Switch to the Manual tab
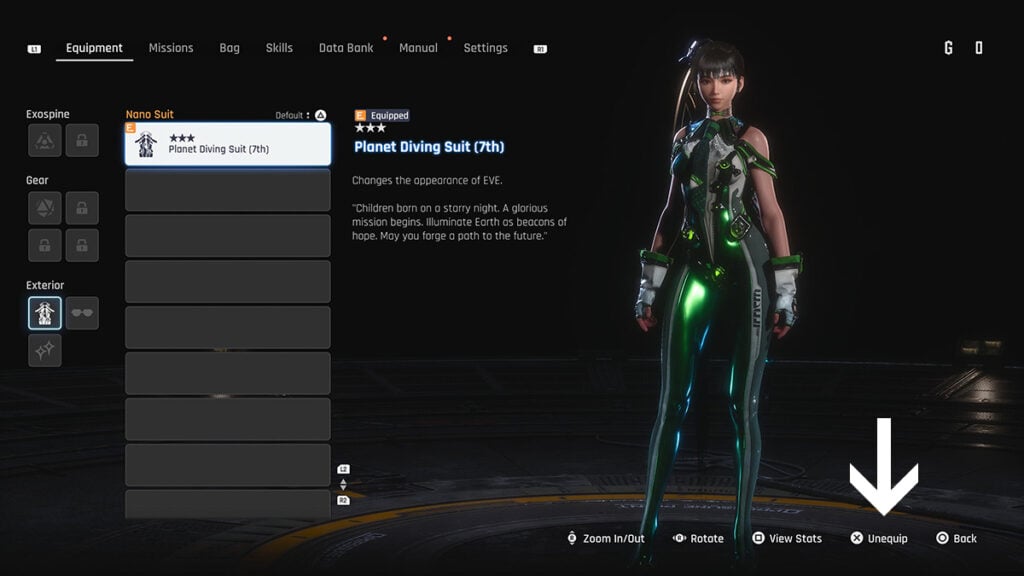The height and width of the screenshot is (576, 1024). tap(418, 48)
